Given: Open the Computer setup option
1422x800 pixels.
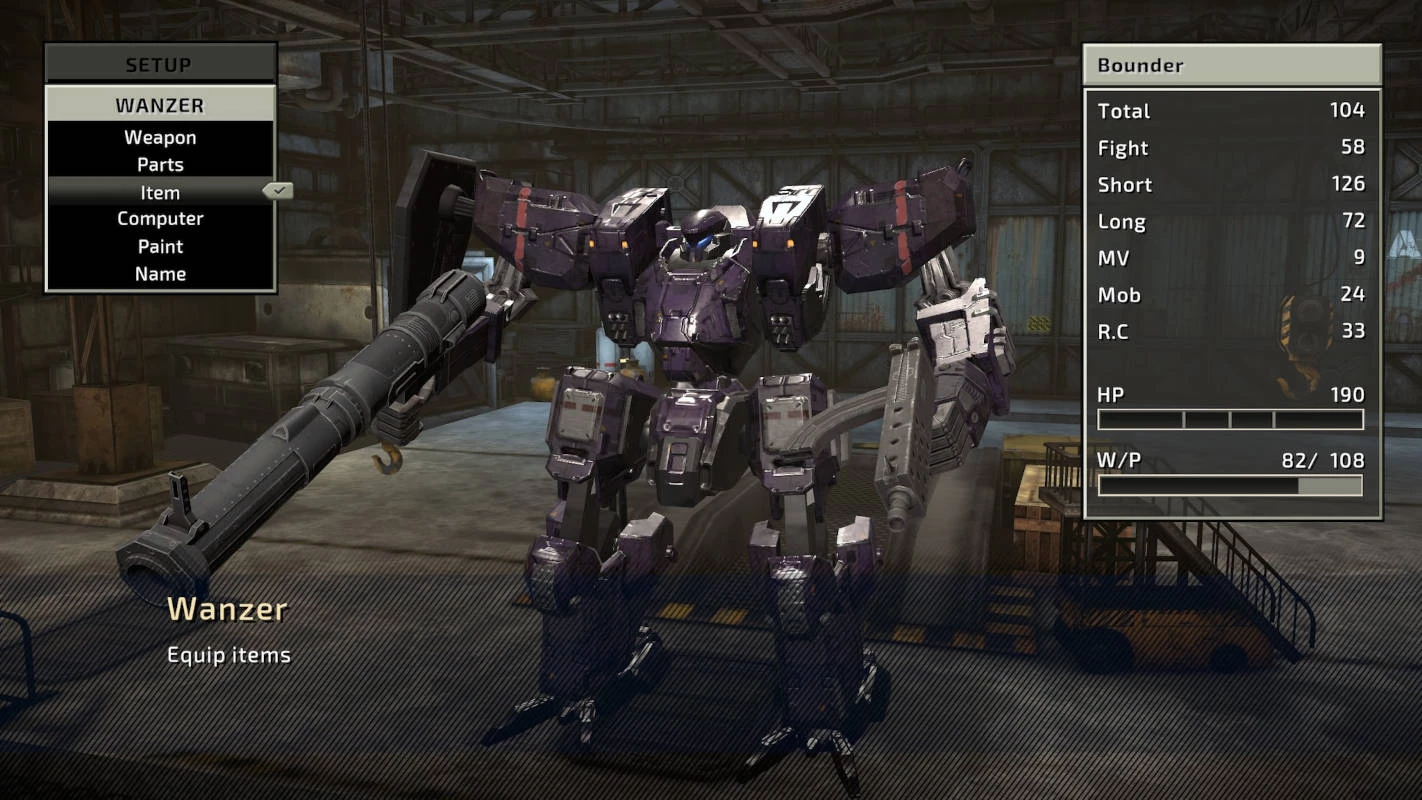Looking at the screenshot, I should tap(160, 219).
